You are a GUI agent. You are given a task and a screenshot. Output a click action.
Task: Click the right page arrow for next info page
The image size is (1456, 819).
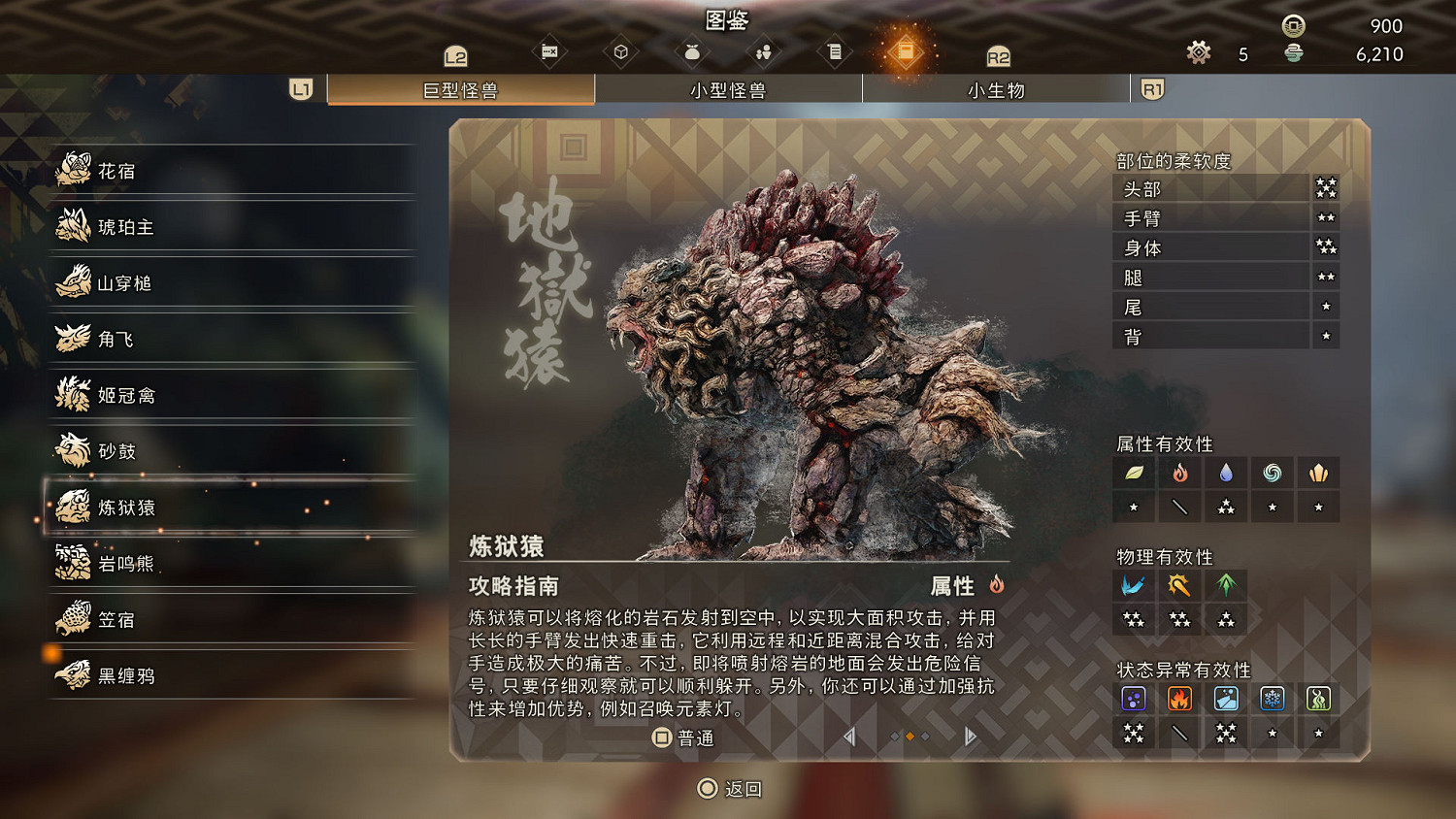[x=969, y=737]
